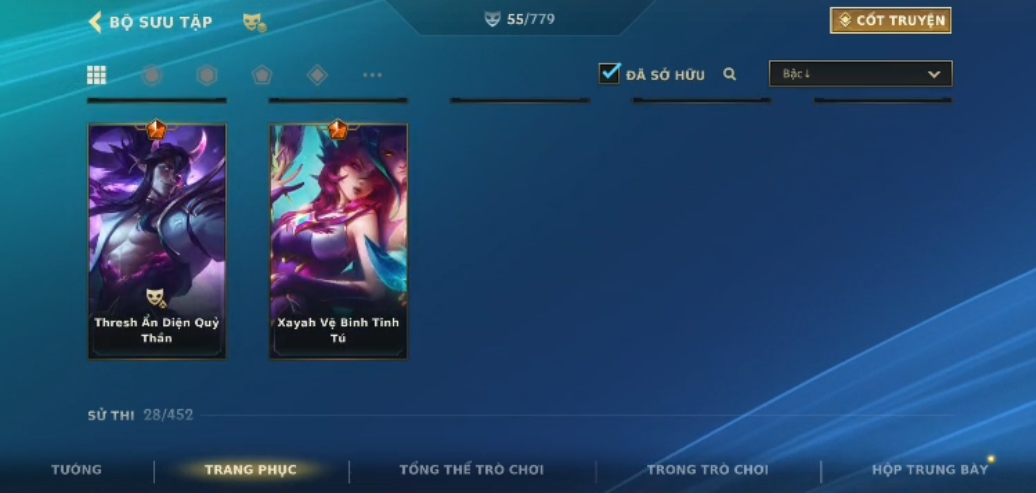Click the gold mask icon beside Bộ Sưu Tập
The height and width of the screenshot is (493, 1036).
pos(254,22)
